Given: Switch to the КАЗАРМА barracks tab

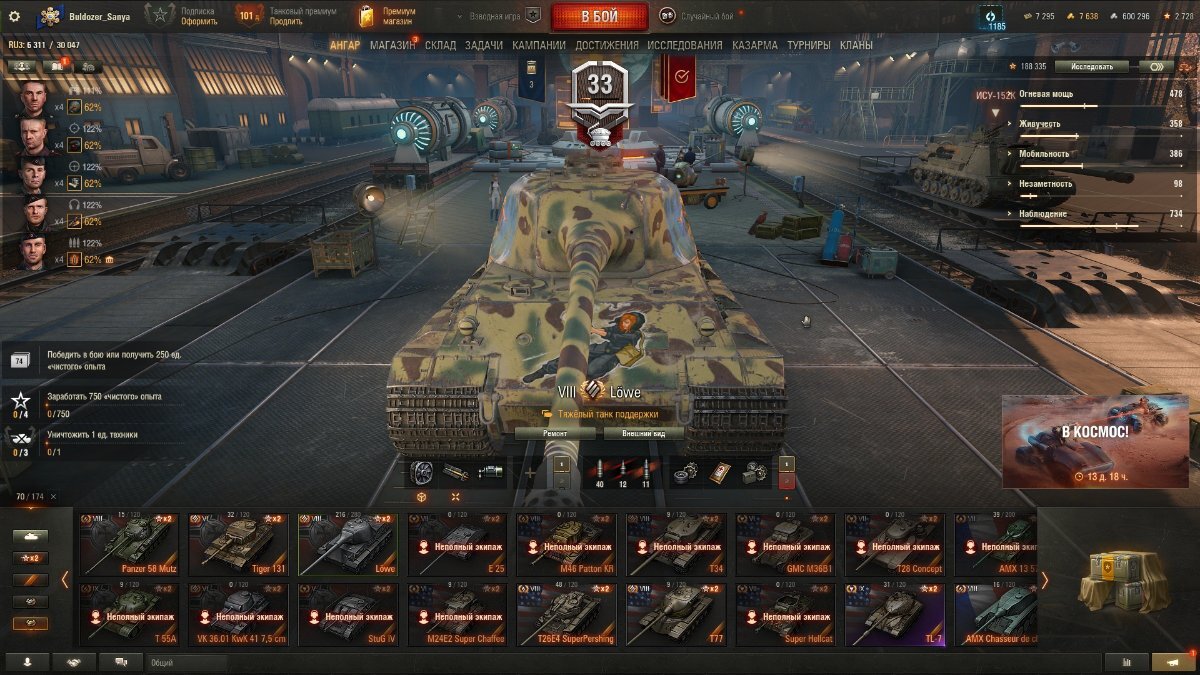Looking at the screenshot, I should click(x=754, y=45).
